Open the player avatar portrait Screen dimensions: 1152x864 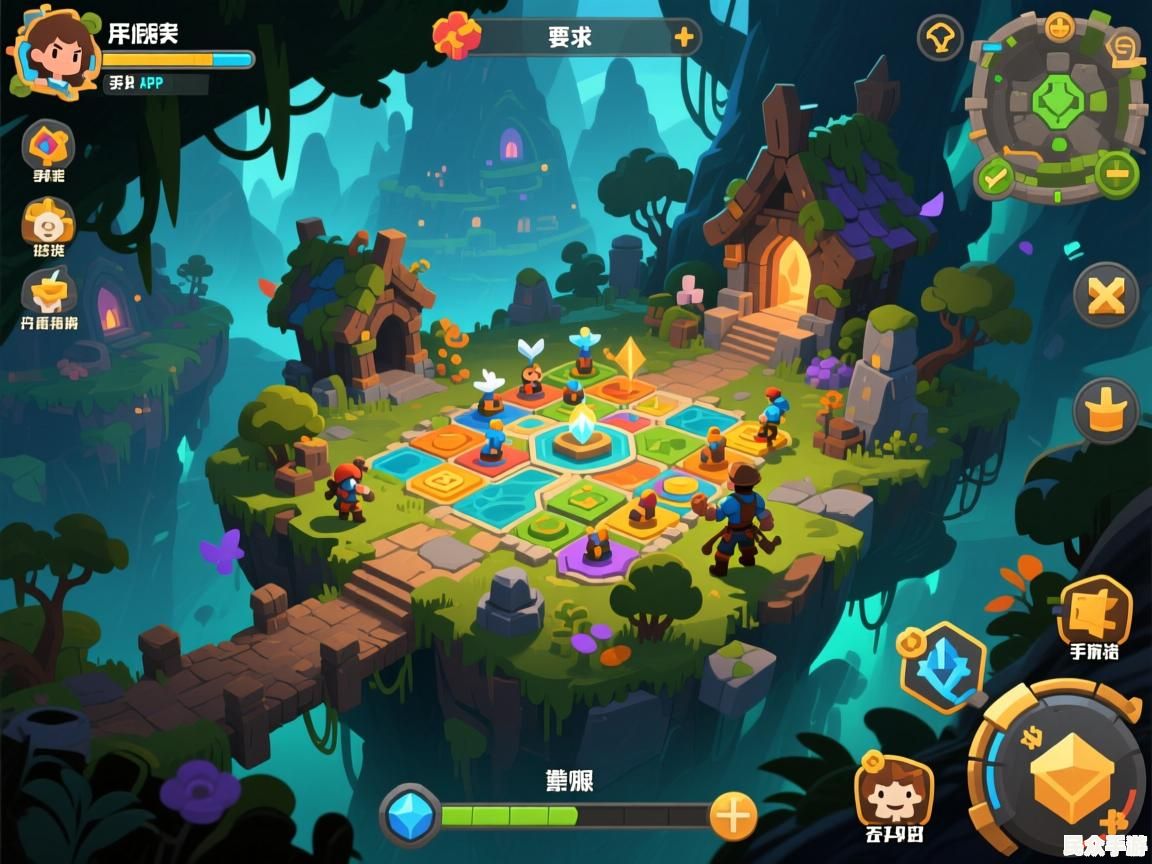pyautogui.click(x=55, y=52)
